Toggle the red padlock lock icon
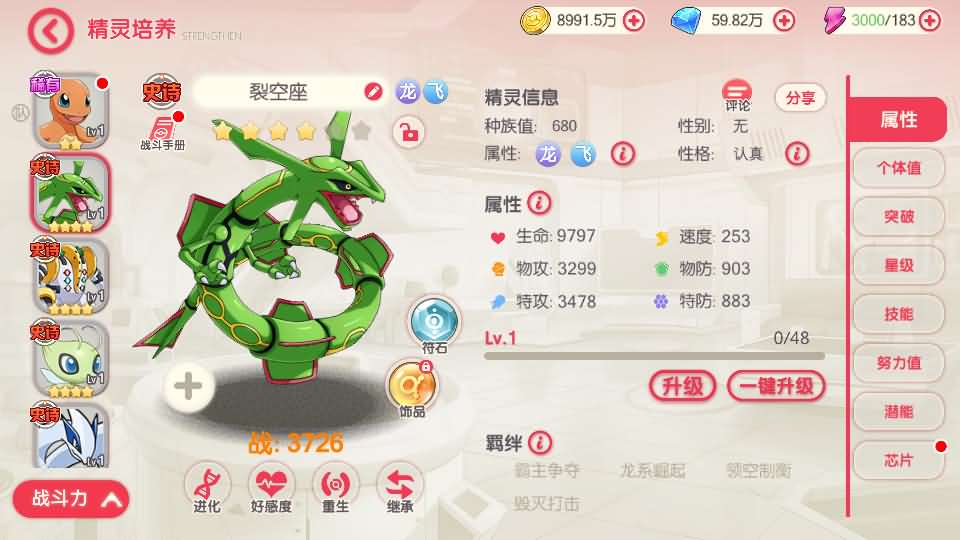The image size is (960, 540). point(407,131)
